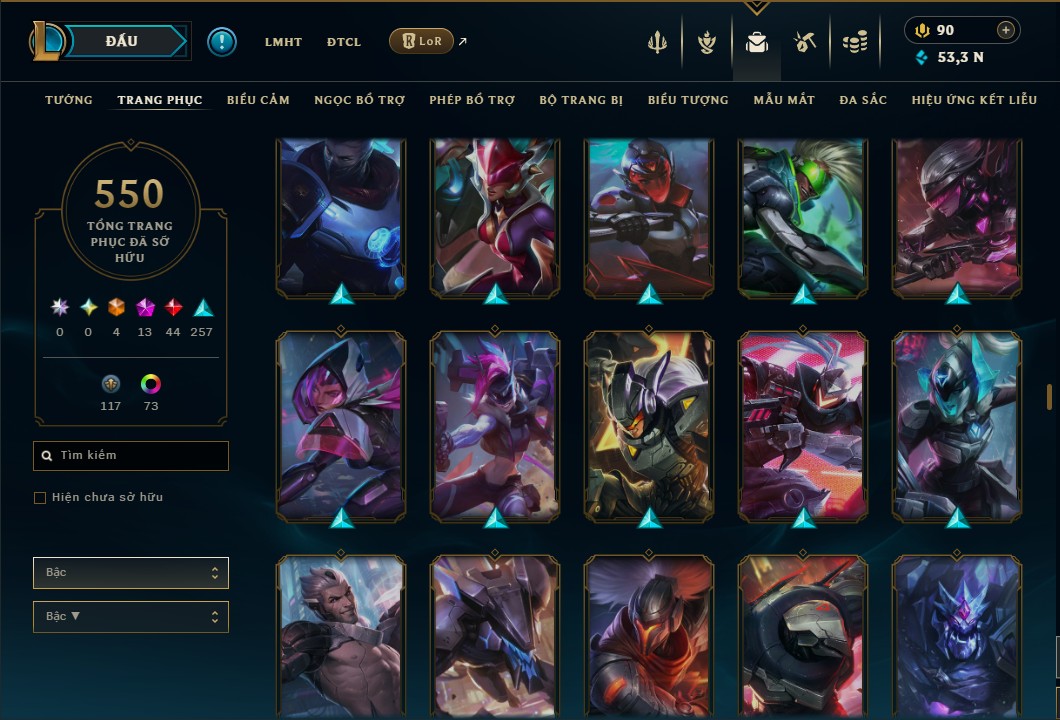
Task: Open the first Bậc dropdown
Action: tap(131, 573)
